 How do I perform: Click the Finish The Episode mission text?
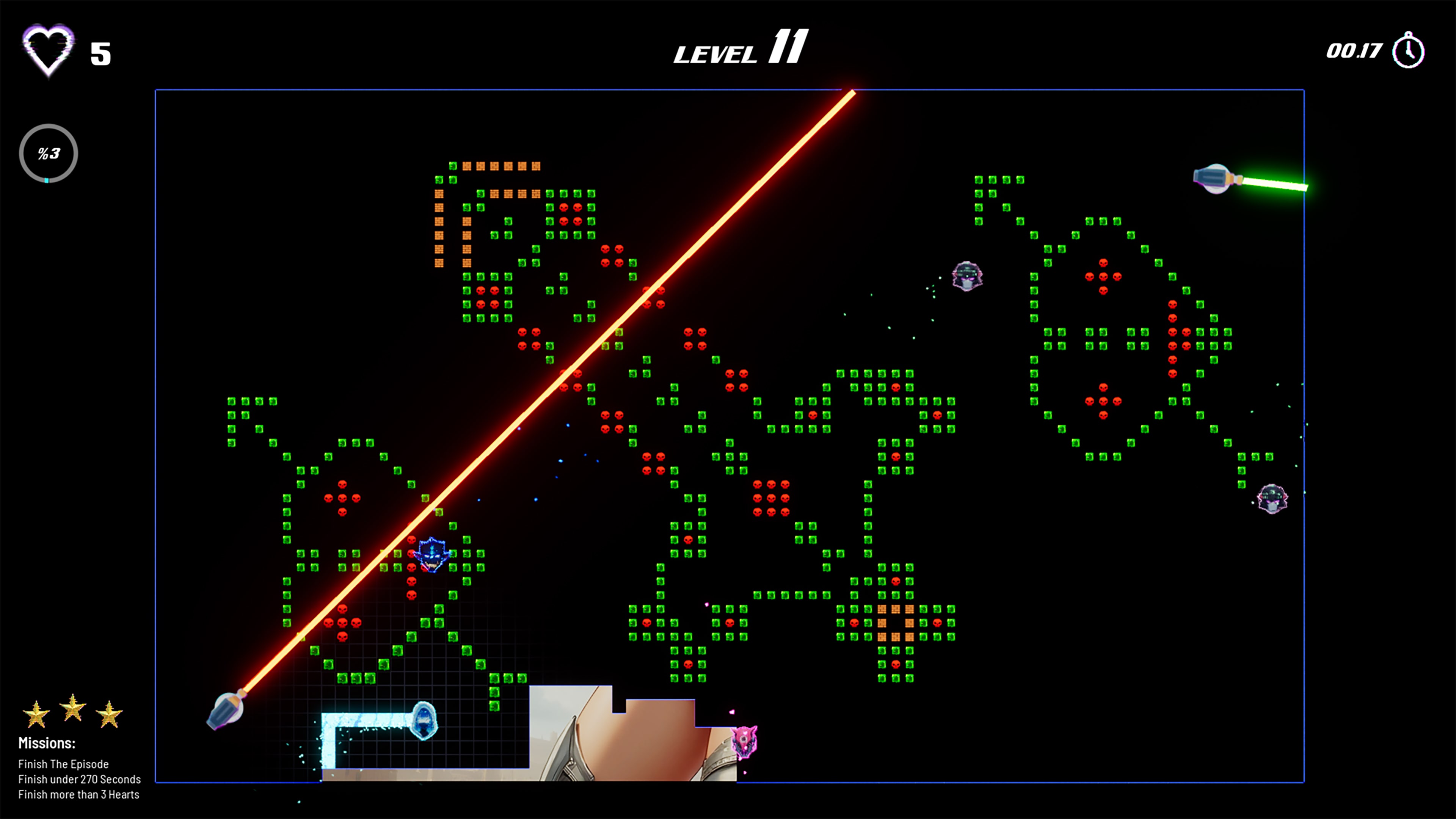point(63,764)
